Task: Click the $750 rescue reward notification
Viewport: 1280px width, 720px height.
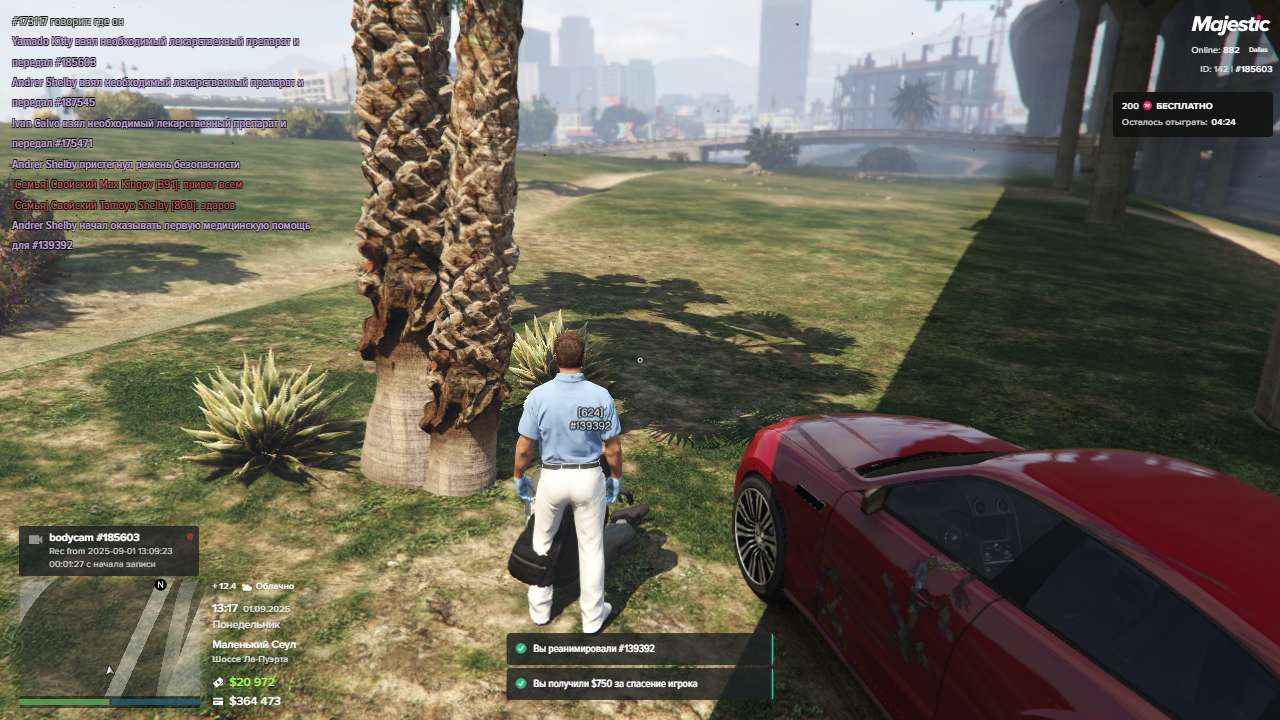Action: 638,684
